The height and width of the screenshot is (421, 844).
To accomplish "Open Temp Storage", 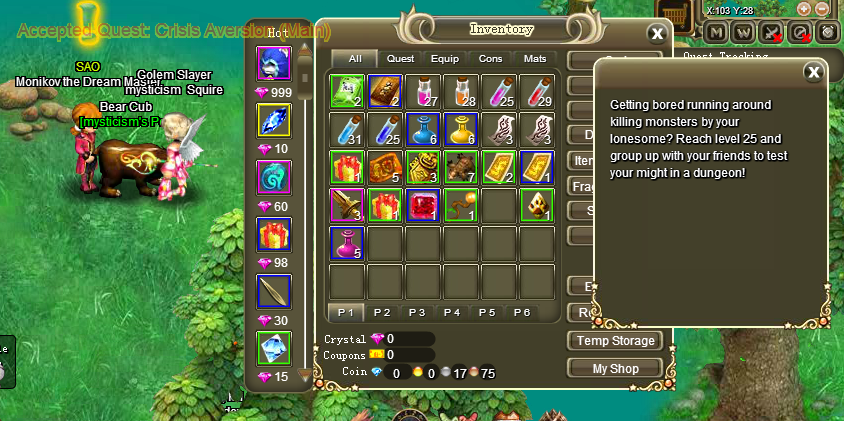I will [x=615, y=341].
